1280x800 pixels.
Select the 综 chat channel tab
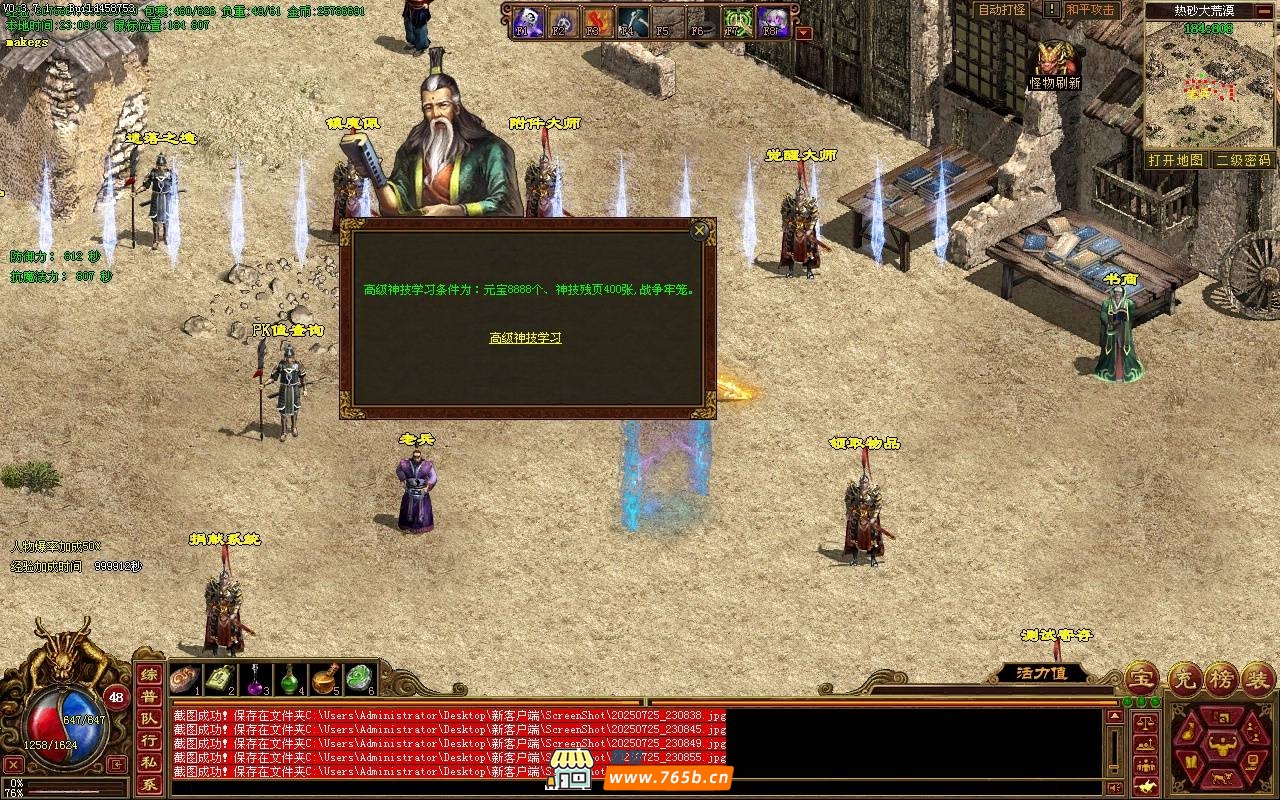pos(148,675)
